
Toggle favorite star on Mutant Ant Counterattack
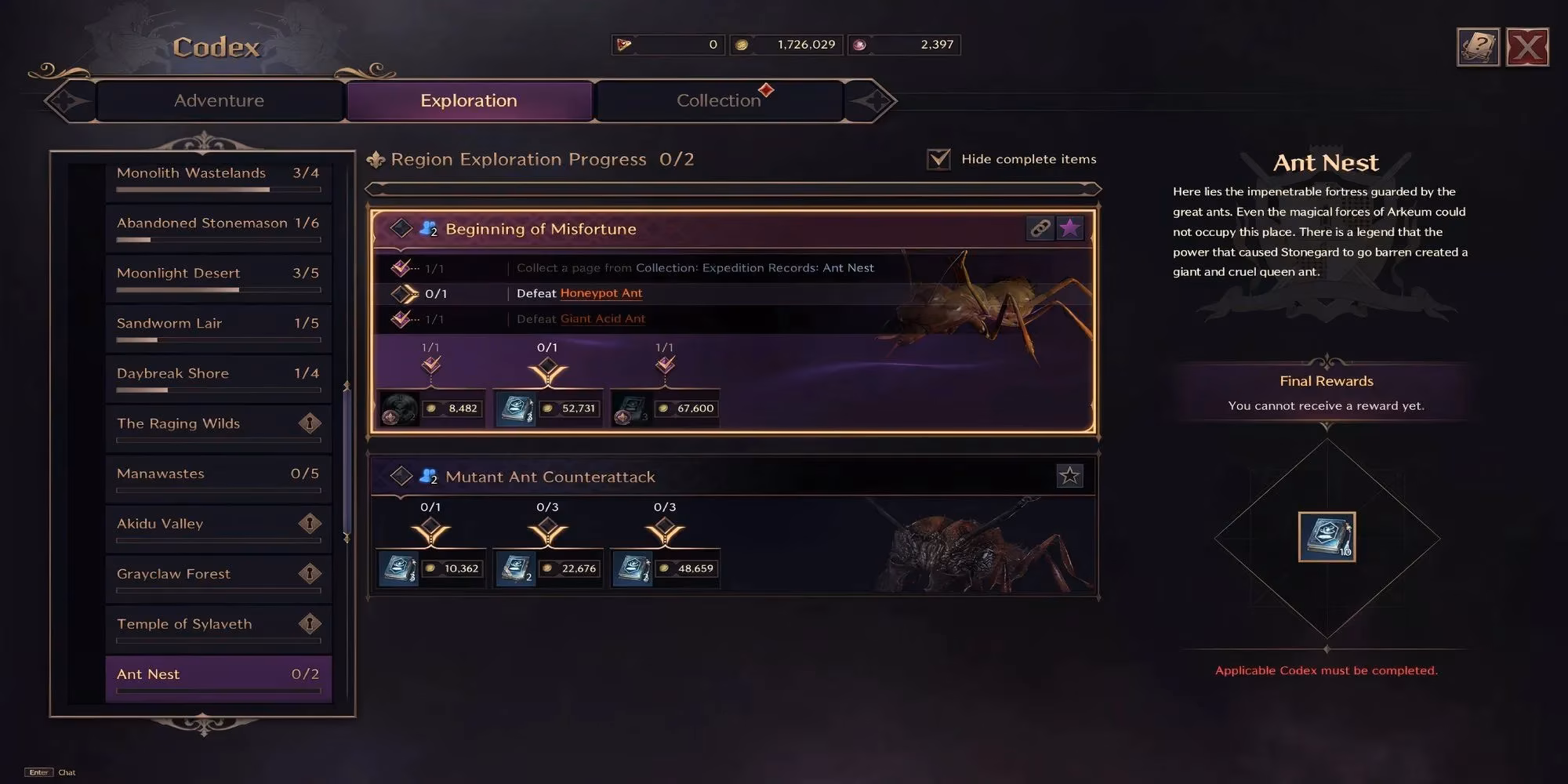coord(1069,475)
